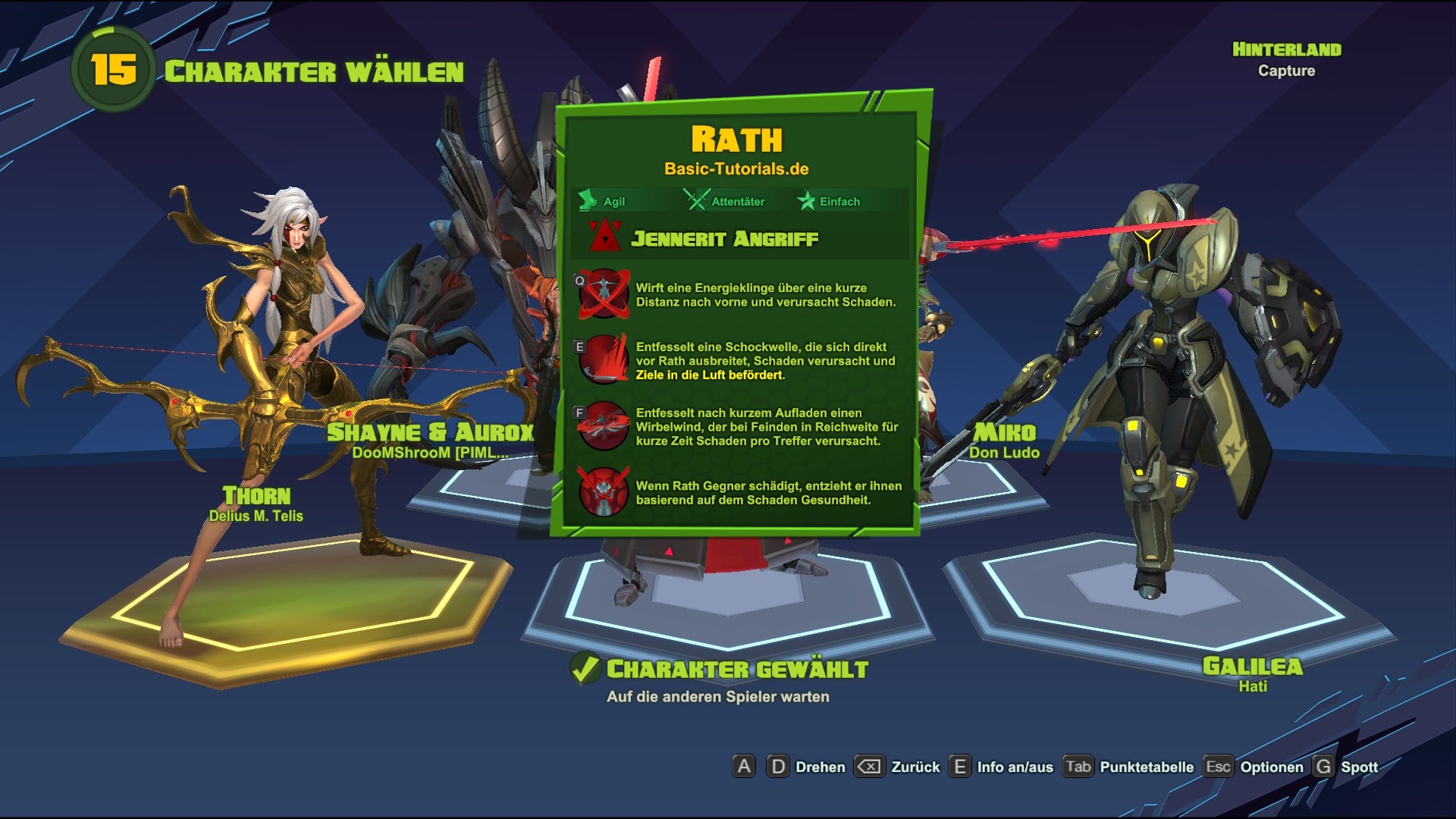
Task: Choose Rath's F whirlwind ultimate icon
Action: coord(604,426)
